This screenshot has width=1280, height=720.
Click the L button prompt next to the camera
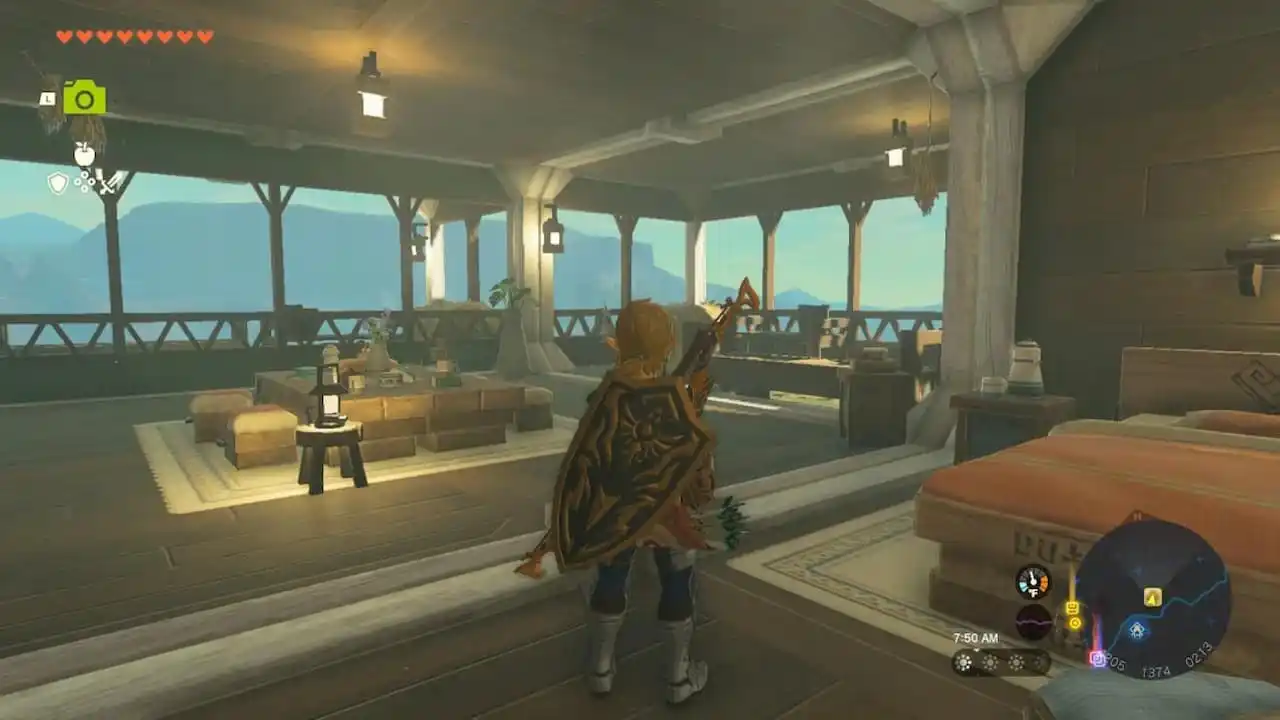pyautogui.click(x=48, y=98)
